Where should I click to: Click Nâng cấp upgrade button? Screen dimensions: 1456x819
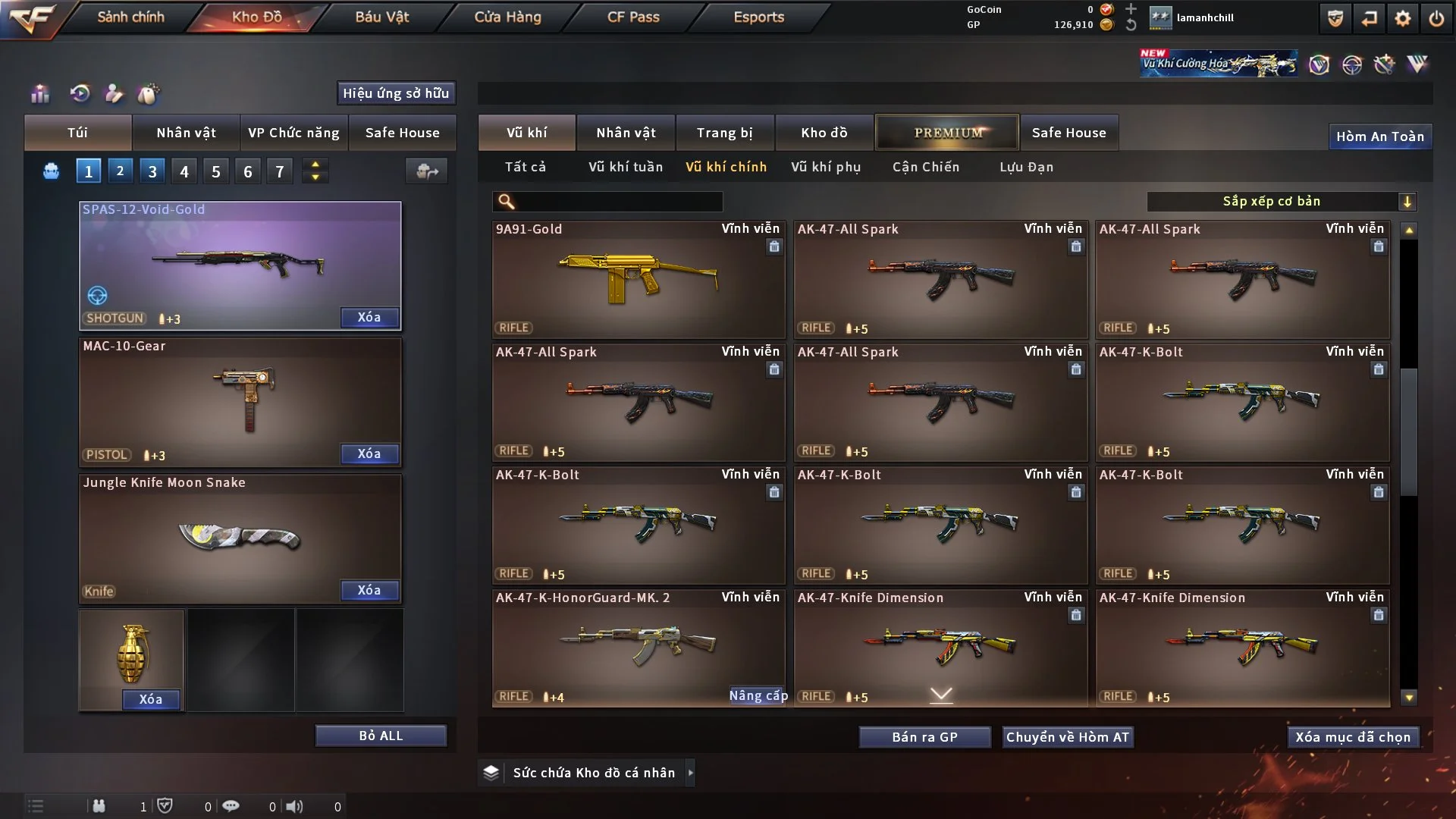758,695
